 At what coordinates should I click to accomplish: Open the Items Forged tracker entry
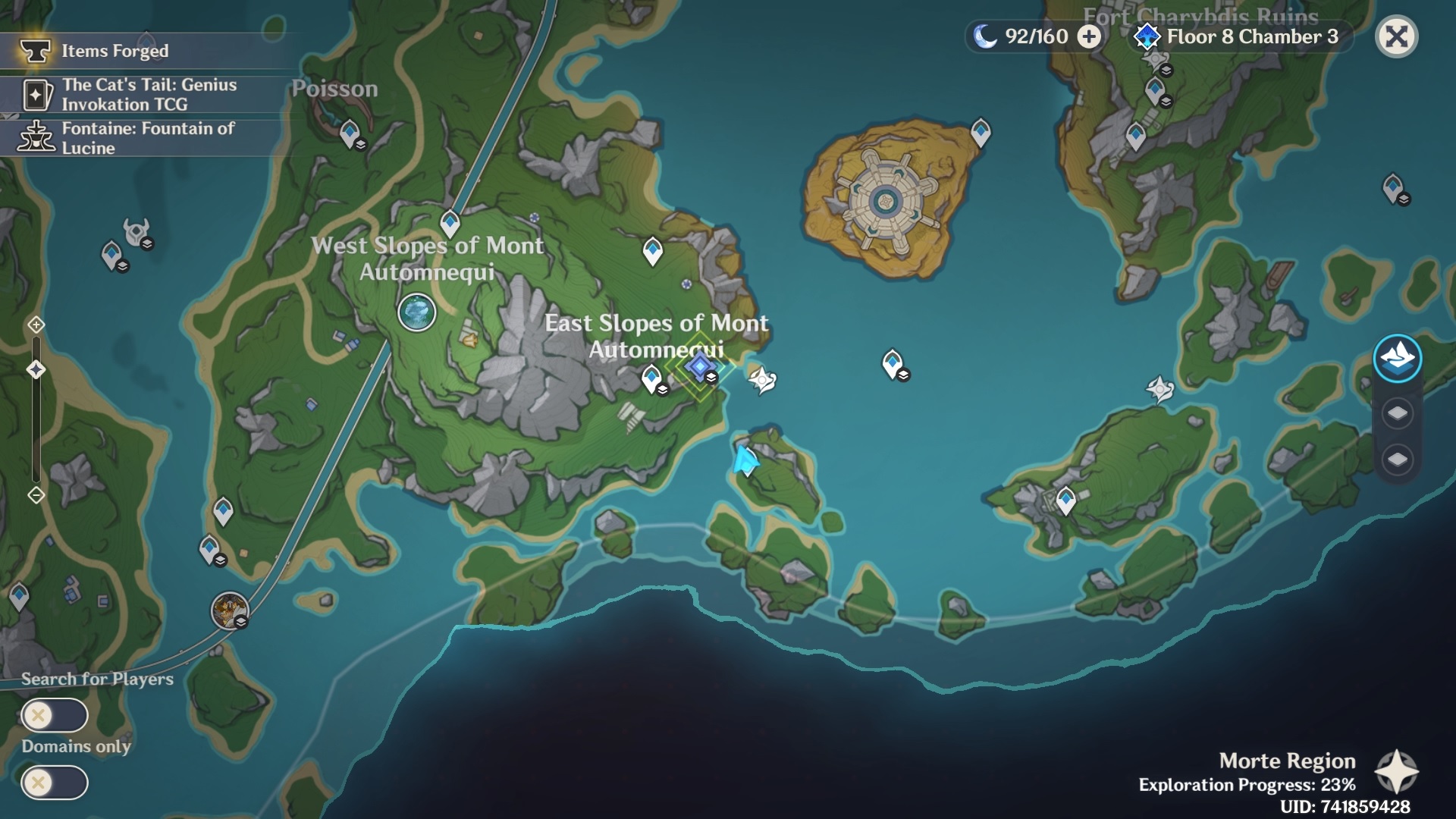coord(114,51)
